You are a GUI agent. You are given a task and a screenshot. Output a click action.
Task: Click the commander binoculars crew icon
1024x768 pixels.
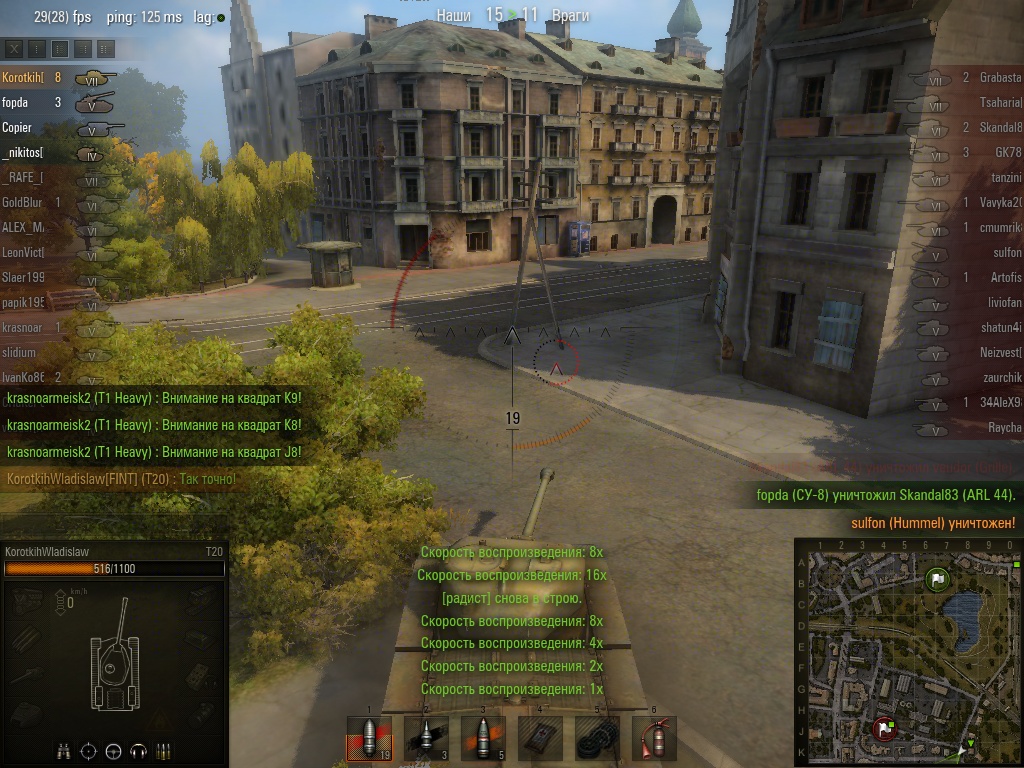point(63,750)
